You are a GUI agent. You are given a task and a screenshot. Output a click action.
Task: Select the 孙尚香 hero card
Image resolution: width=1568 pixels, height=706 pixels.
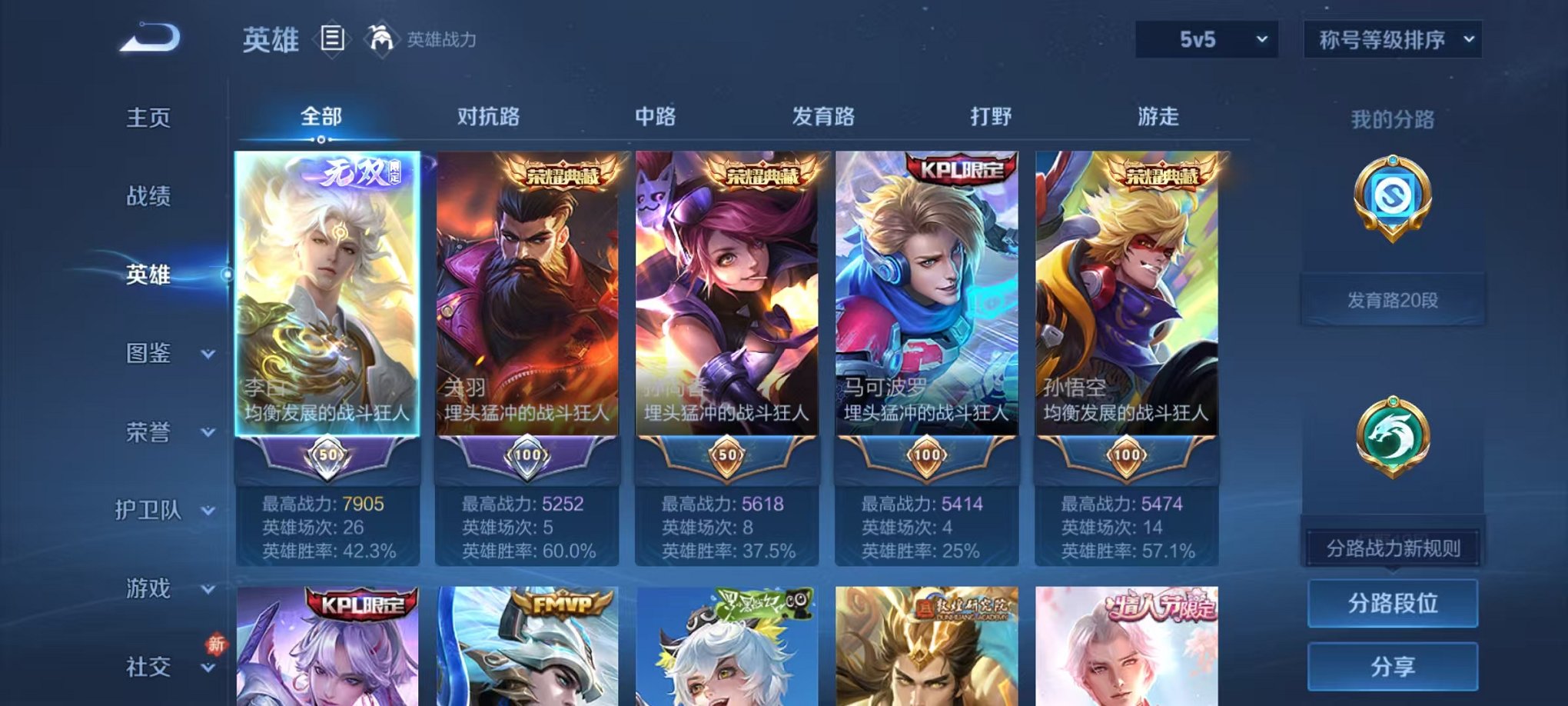[x=726, y=308]
